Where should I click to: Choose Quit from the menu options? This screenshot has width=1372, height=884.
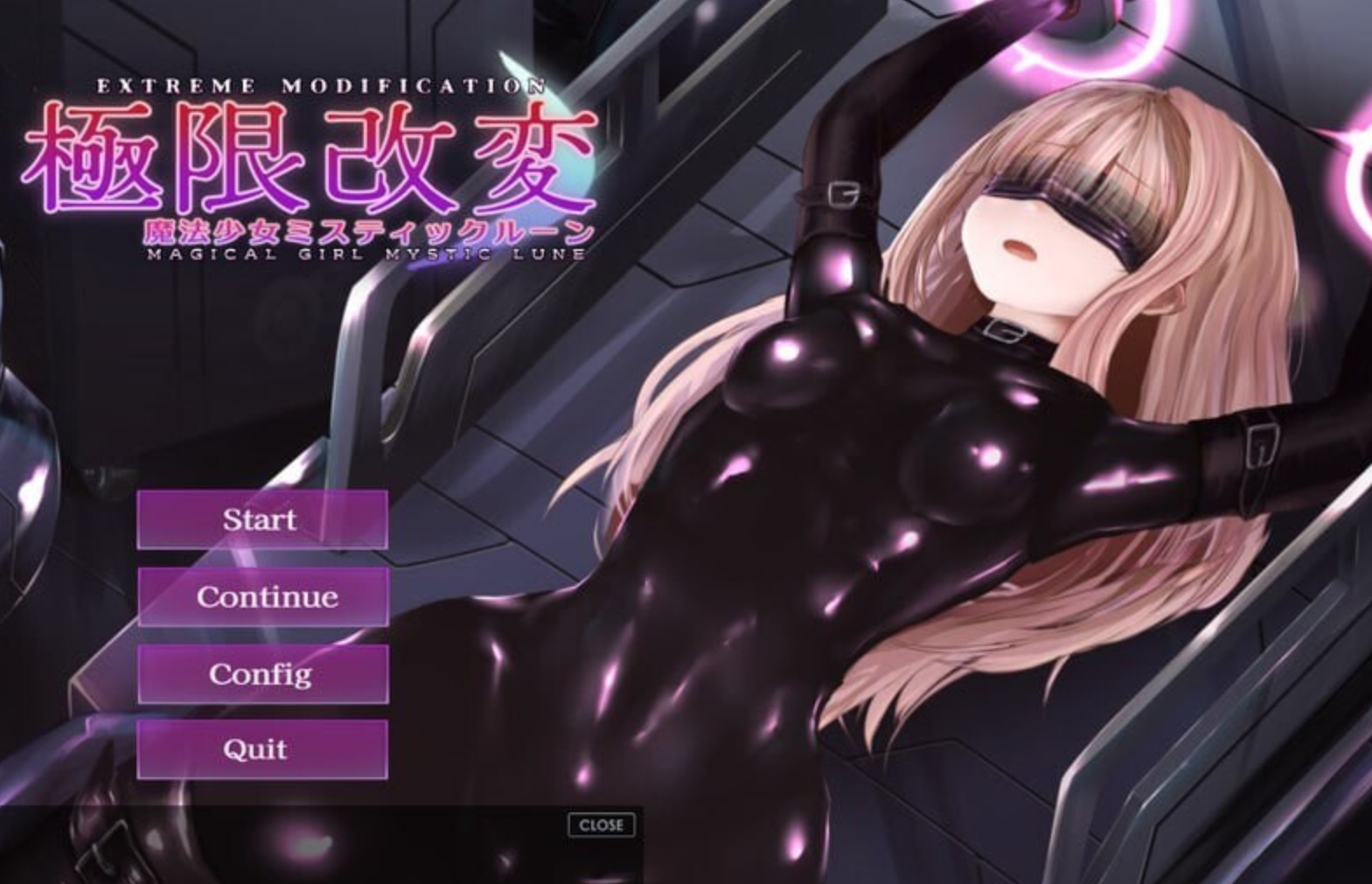(261, 749)
